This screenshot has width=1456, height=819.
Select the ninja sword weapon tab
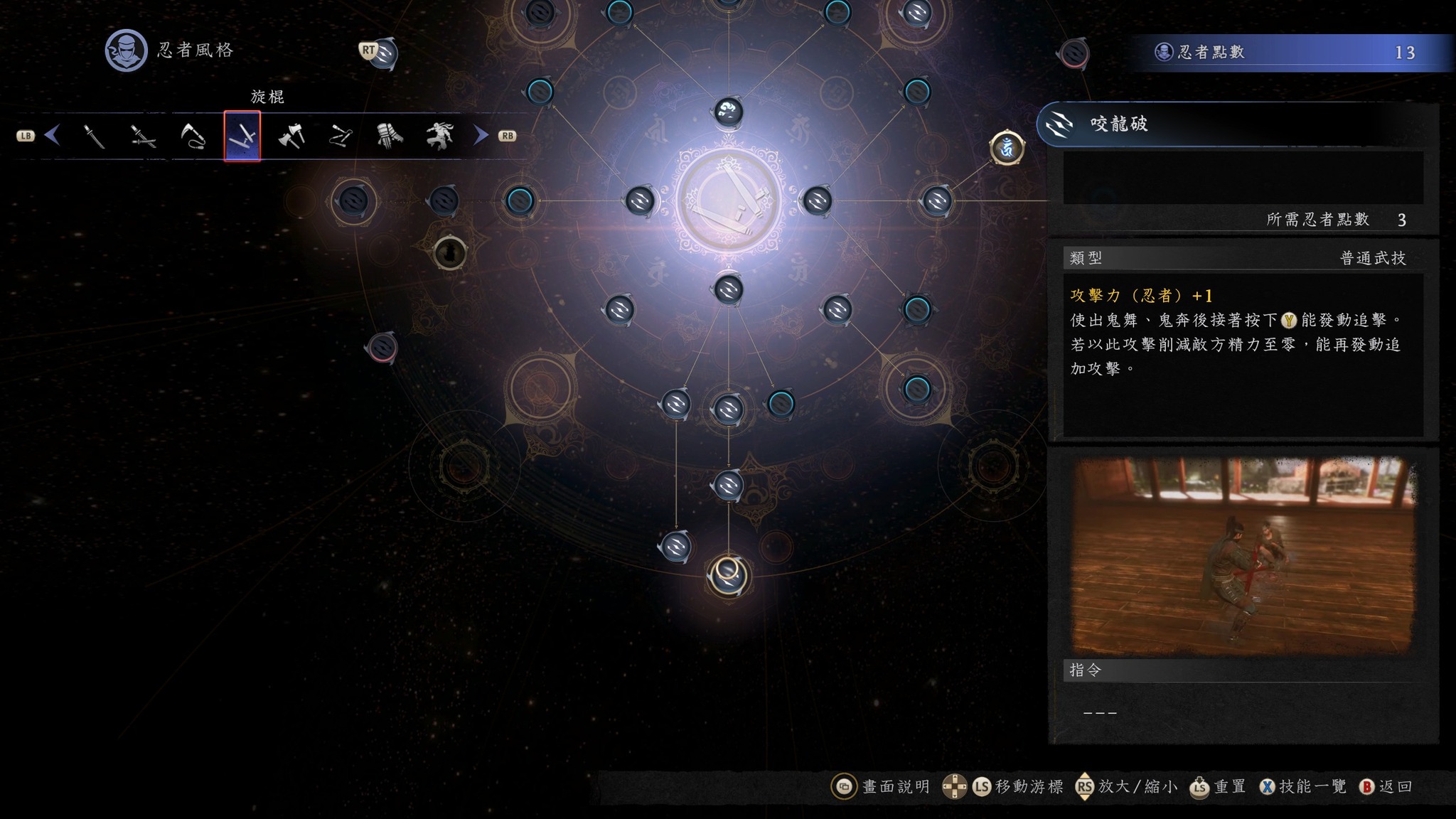tap(94, 136)
